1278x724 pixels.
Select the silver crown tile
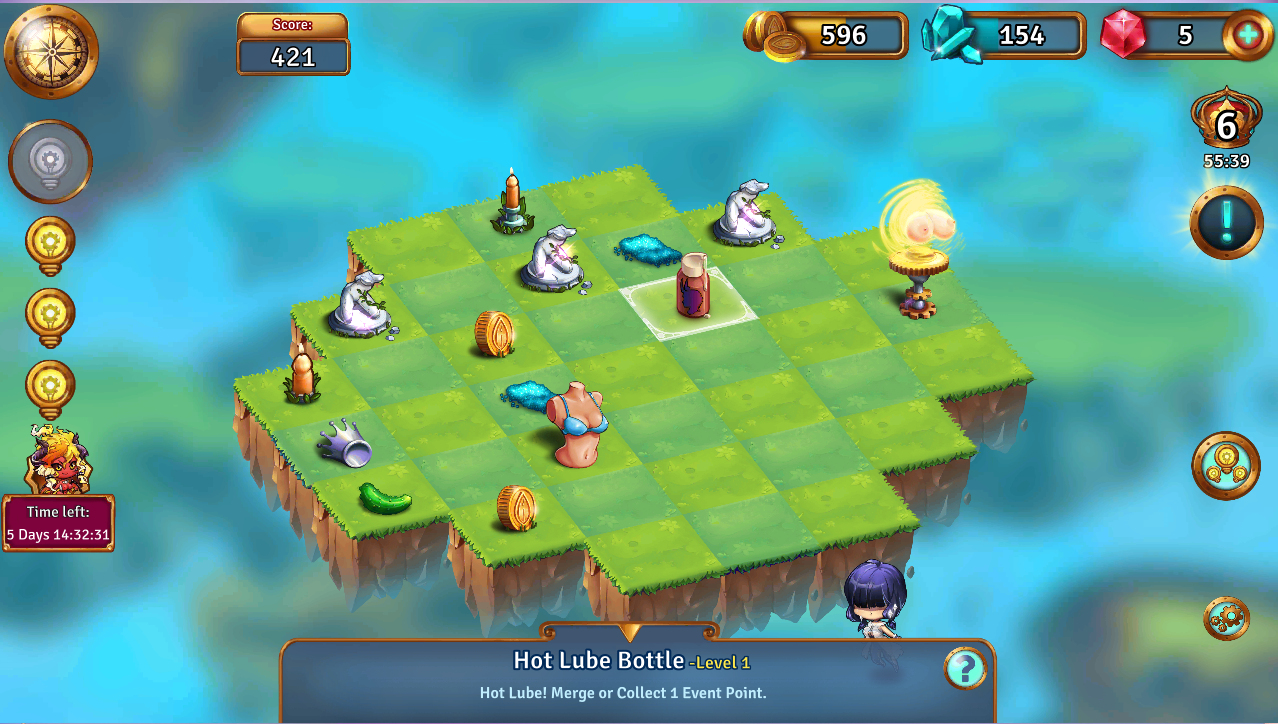[345, 443]
